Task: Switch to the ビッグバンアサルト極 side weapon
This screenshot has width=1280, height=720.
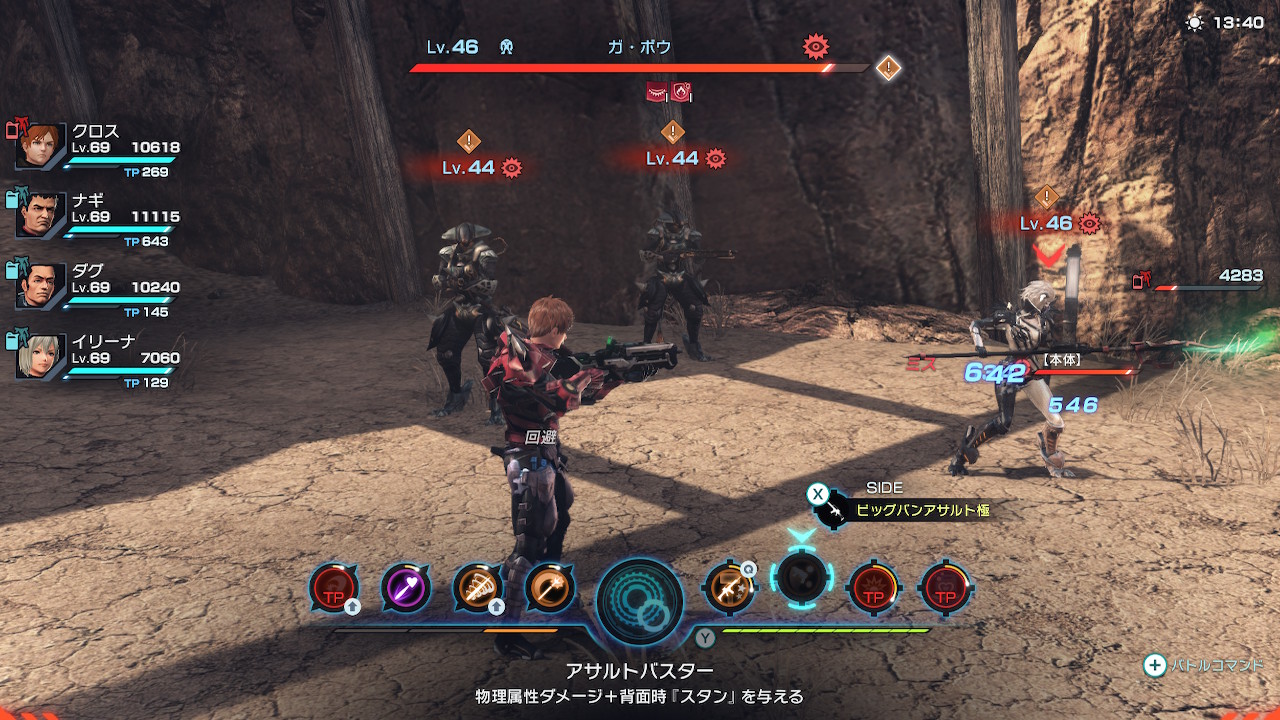Action: point(920,510)
